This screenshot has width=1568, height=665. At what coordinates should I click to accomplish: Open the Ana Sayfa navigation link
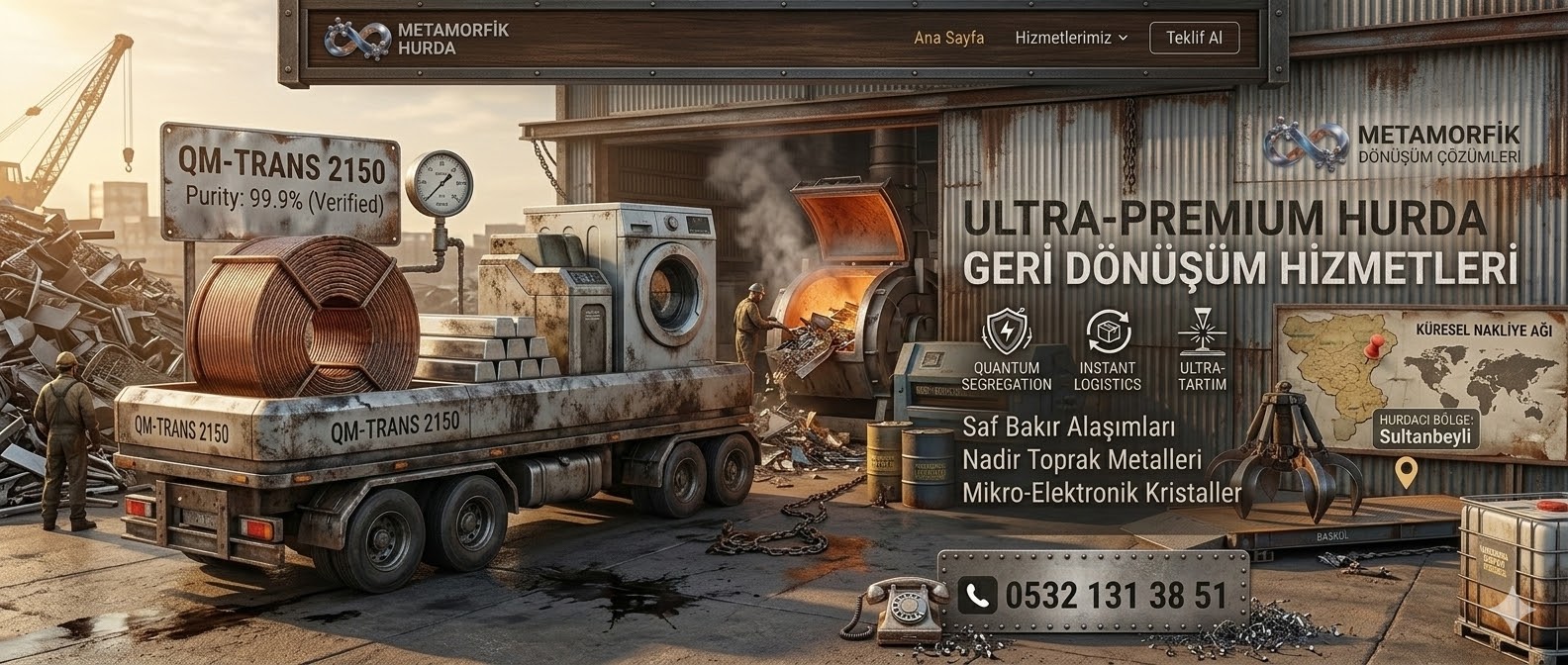tap(948, 39)
